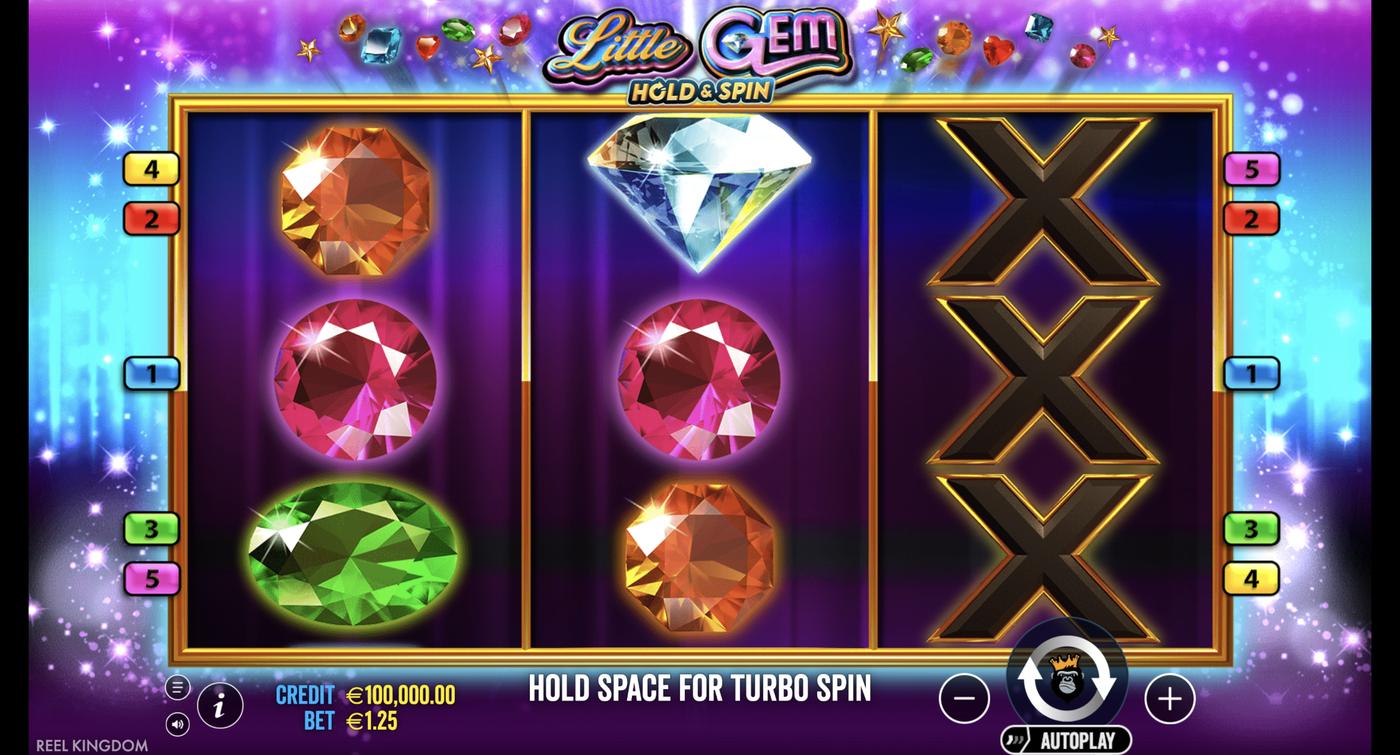Mute the game sound
This screenshot has height=755, width=1400.
pos(176,722)
